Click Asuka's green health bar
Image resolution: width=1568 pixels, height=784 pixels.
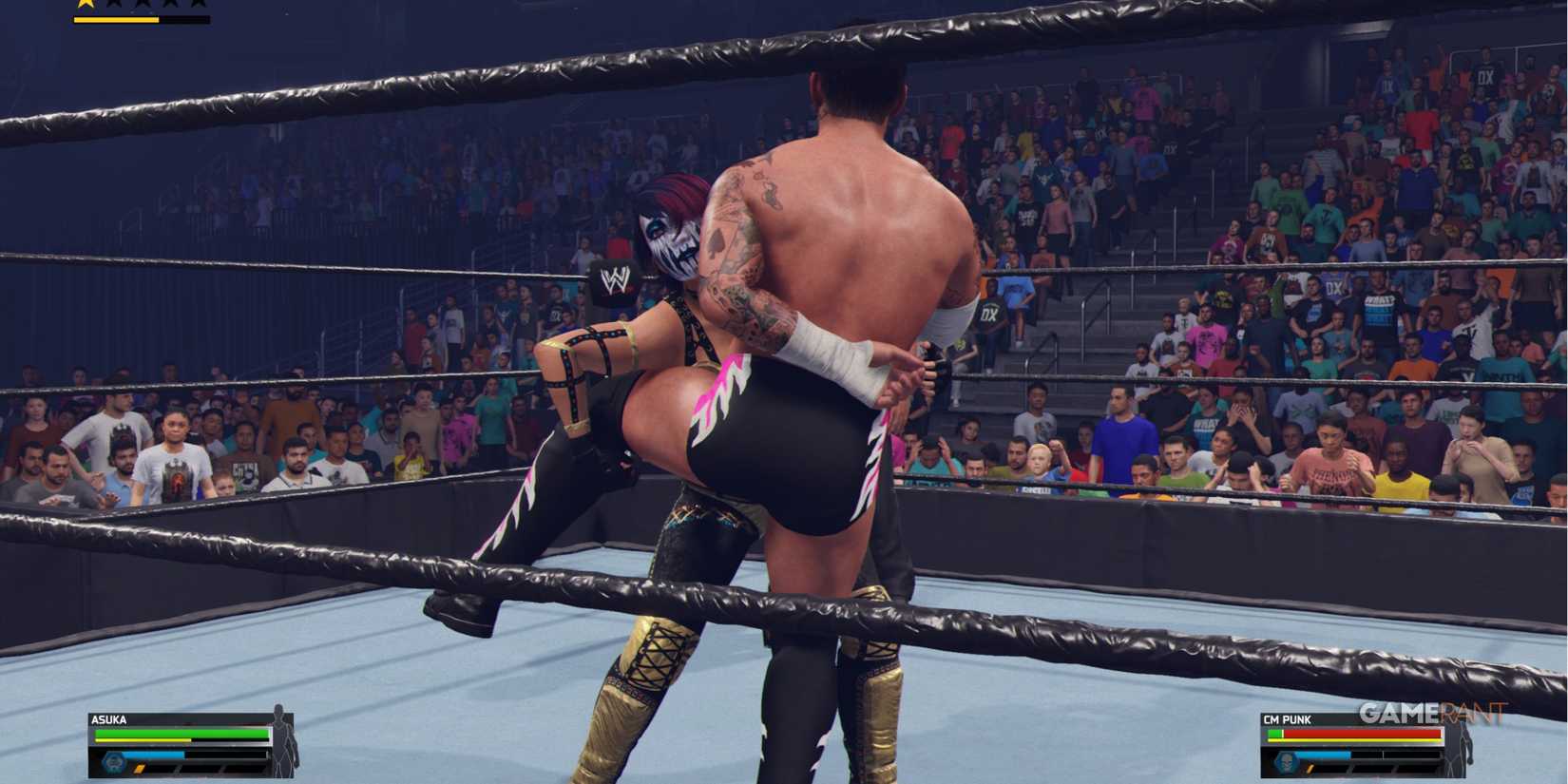(182, 734)
